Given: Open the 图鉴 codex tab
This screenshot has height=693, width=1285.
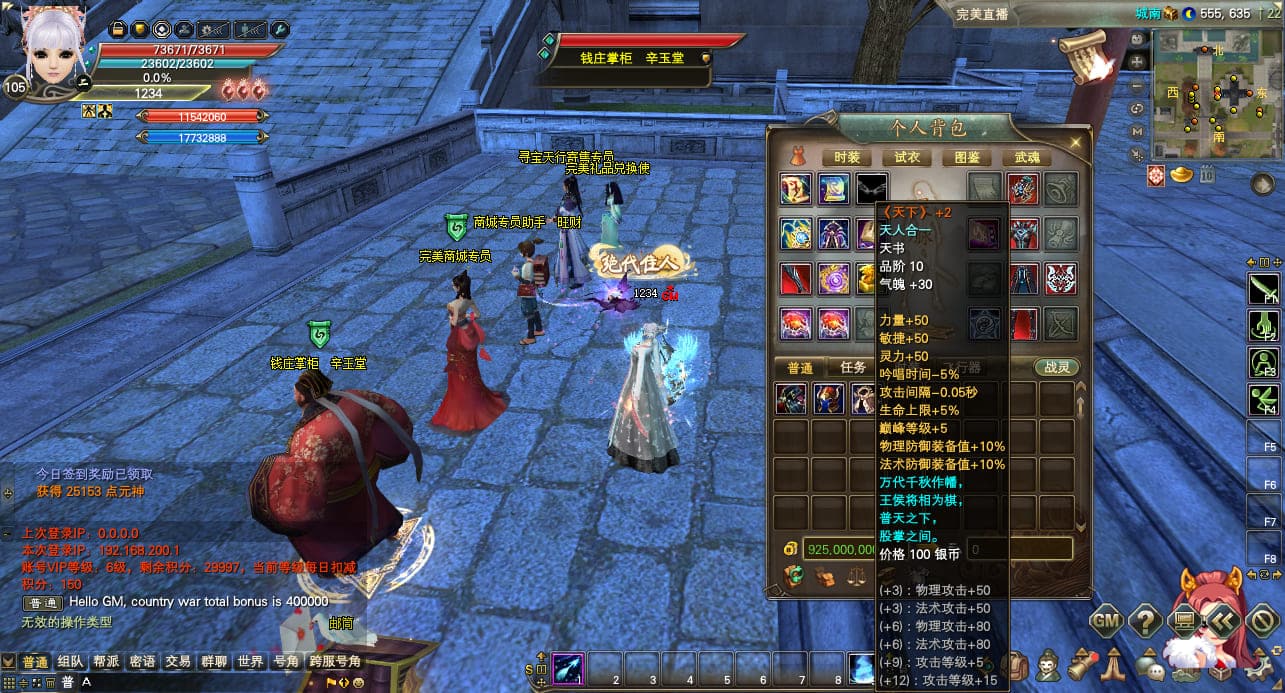Looking at the screenshot, I should [x=967, y=157].
